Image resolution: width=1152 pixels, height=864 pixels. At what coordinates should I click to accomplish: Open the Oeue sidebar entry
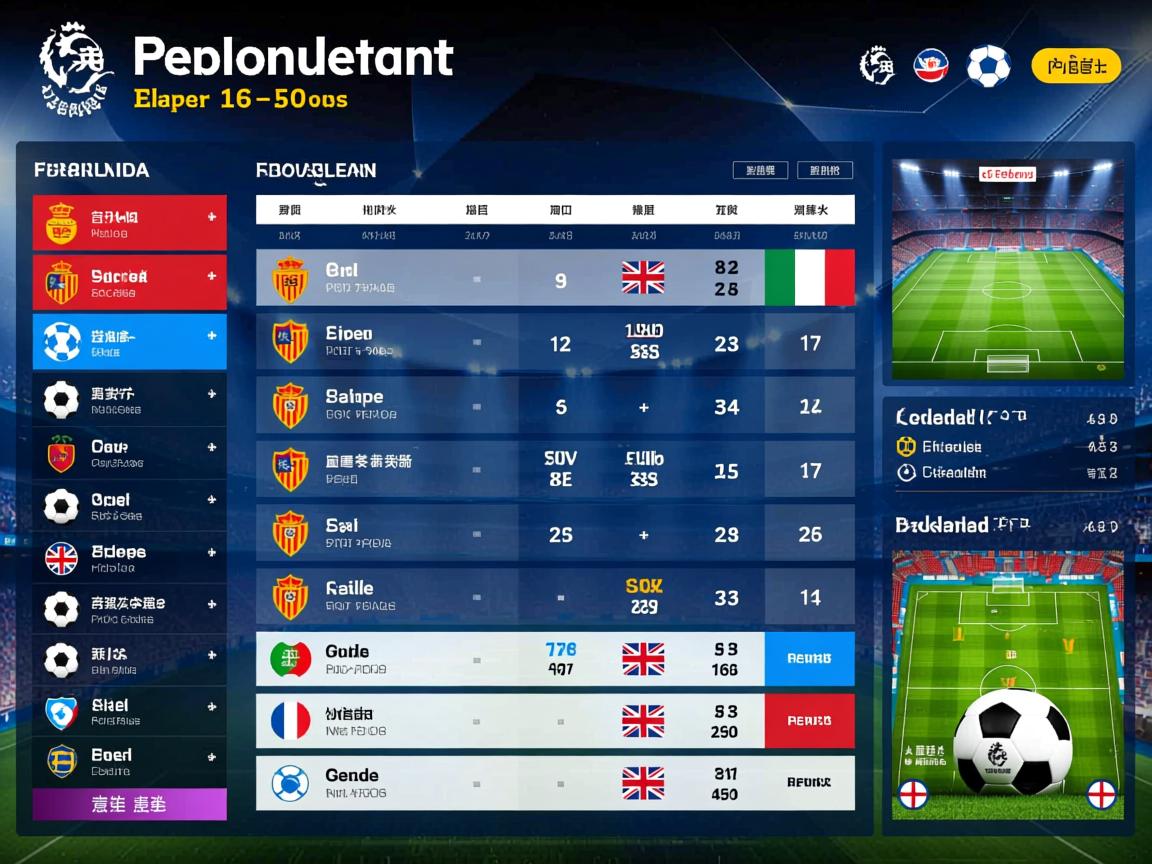(130, 454)
